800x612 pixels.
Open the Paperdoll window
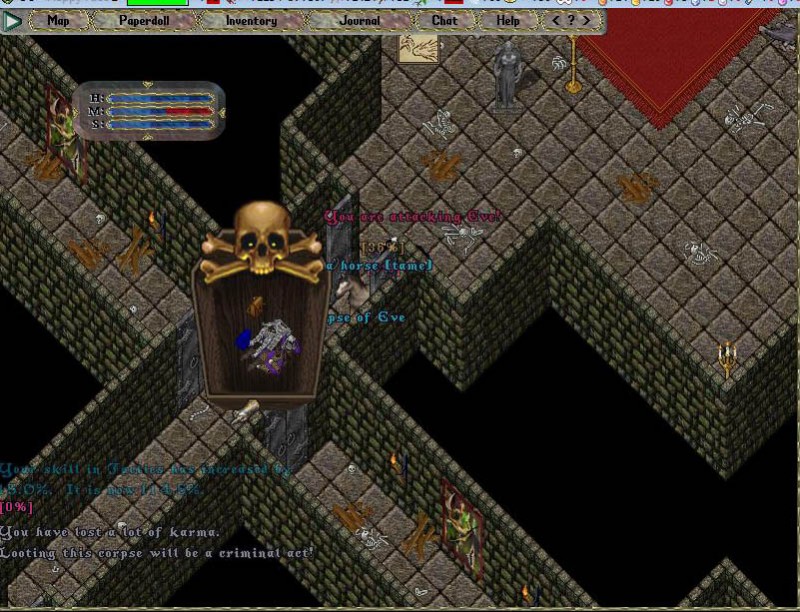pyautogui.click(x=144, y=20)
